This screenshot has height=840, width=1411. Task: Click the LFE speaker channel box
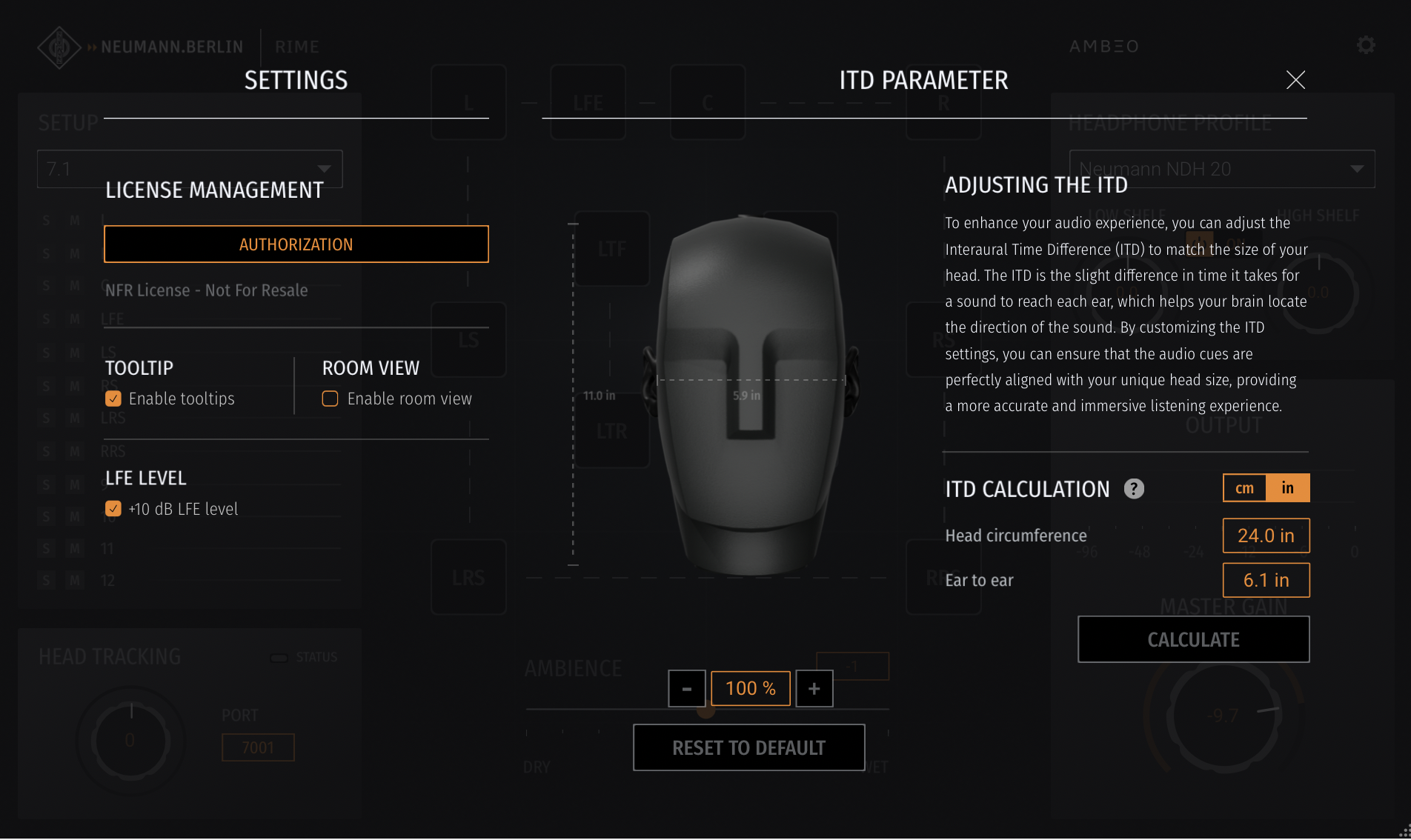(587, 102)
